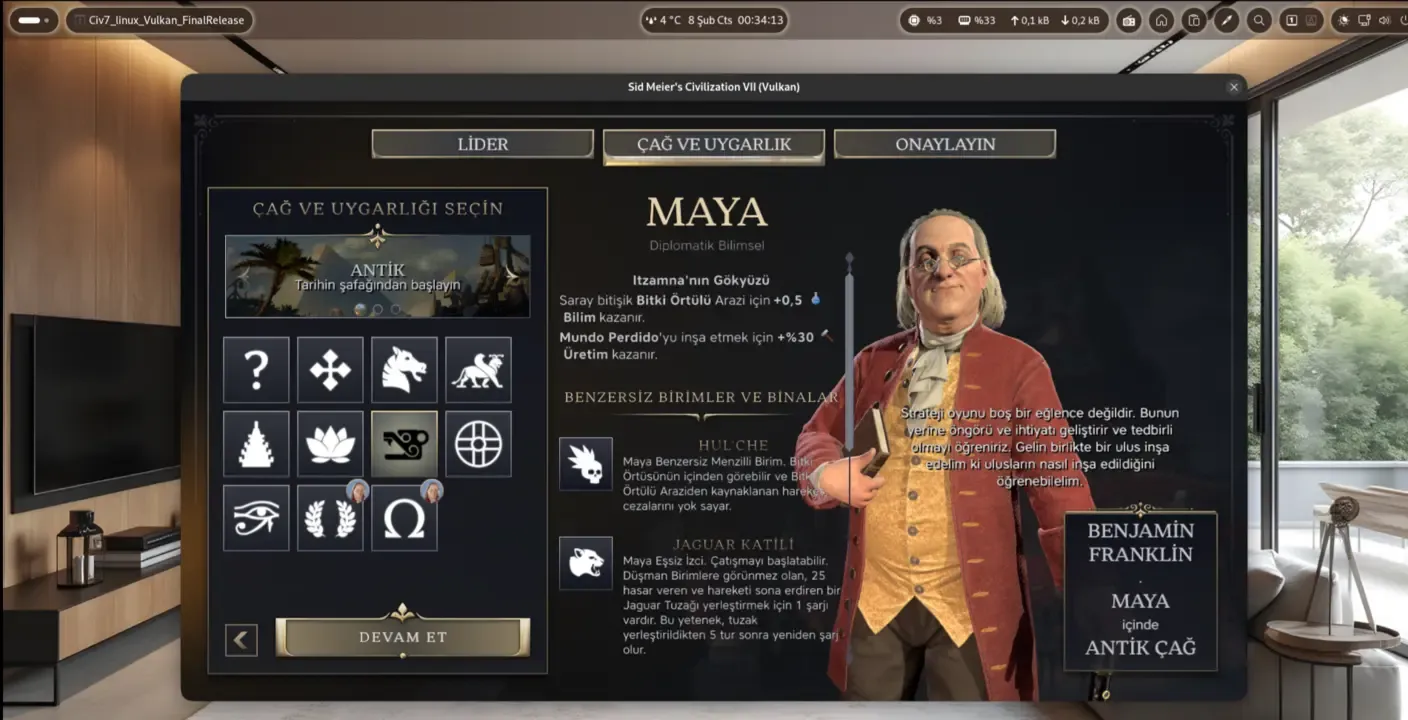Select the laurel wreath civilization icon
The height and width of the screenshot is (720, 1408).
[x=330, y=518]
